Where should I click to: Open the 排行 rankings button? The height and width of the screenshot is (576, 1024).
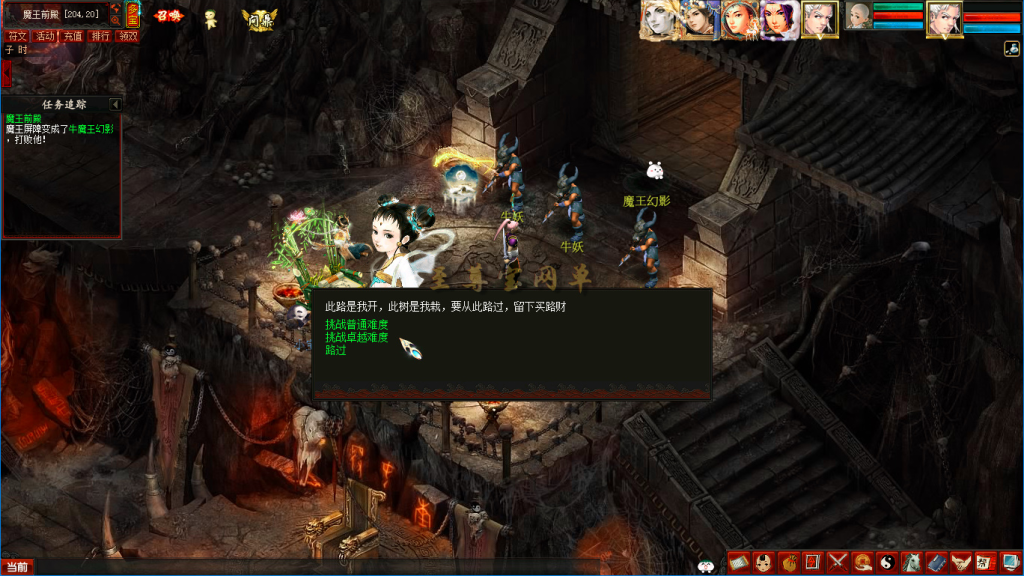[101, 36]
